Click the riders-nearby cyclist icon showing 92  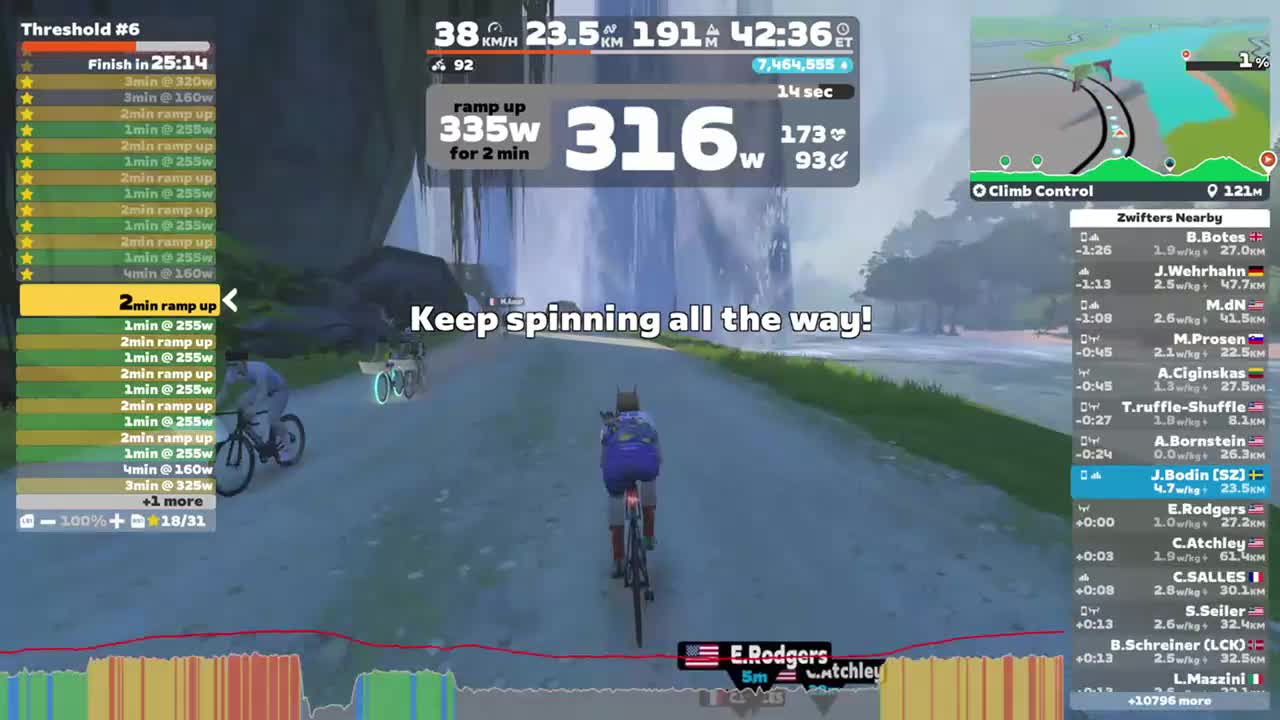click(x=439, y=64)
